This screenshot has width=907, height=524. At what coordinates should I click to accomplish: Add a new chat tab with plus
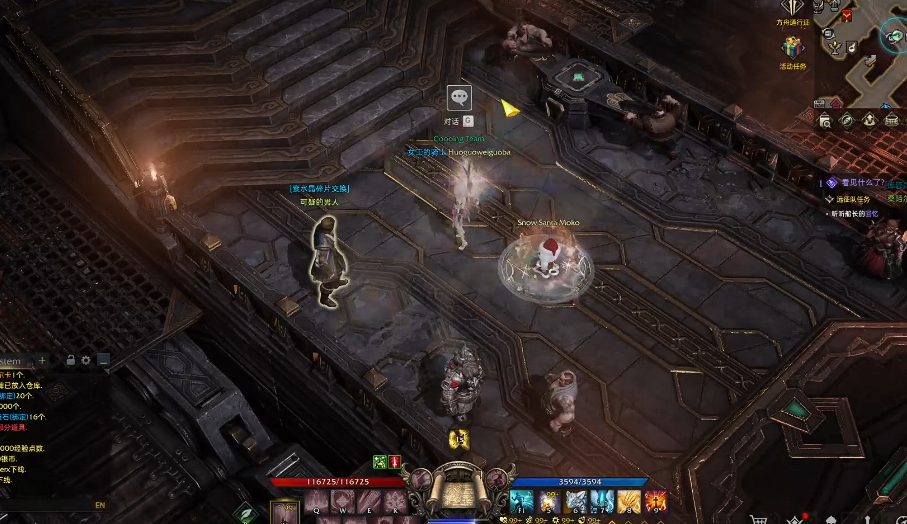click(x=43, y=360)
